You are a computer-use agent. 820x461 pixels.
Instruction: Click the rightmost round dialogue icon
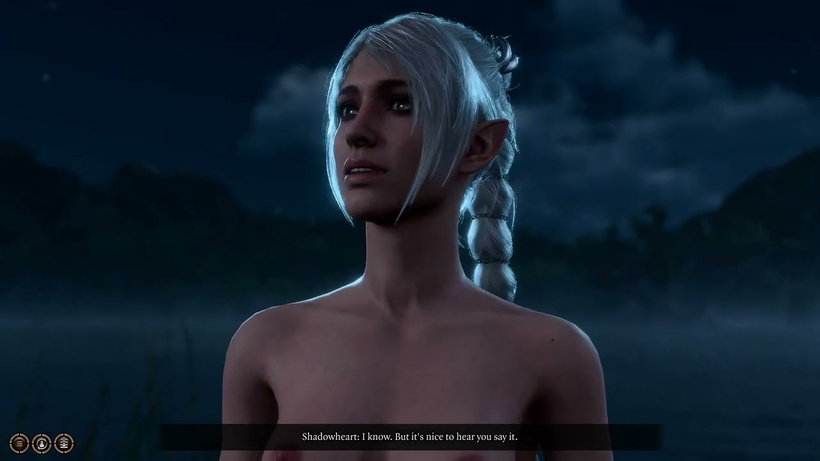tap(63, 443)
